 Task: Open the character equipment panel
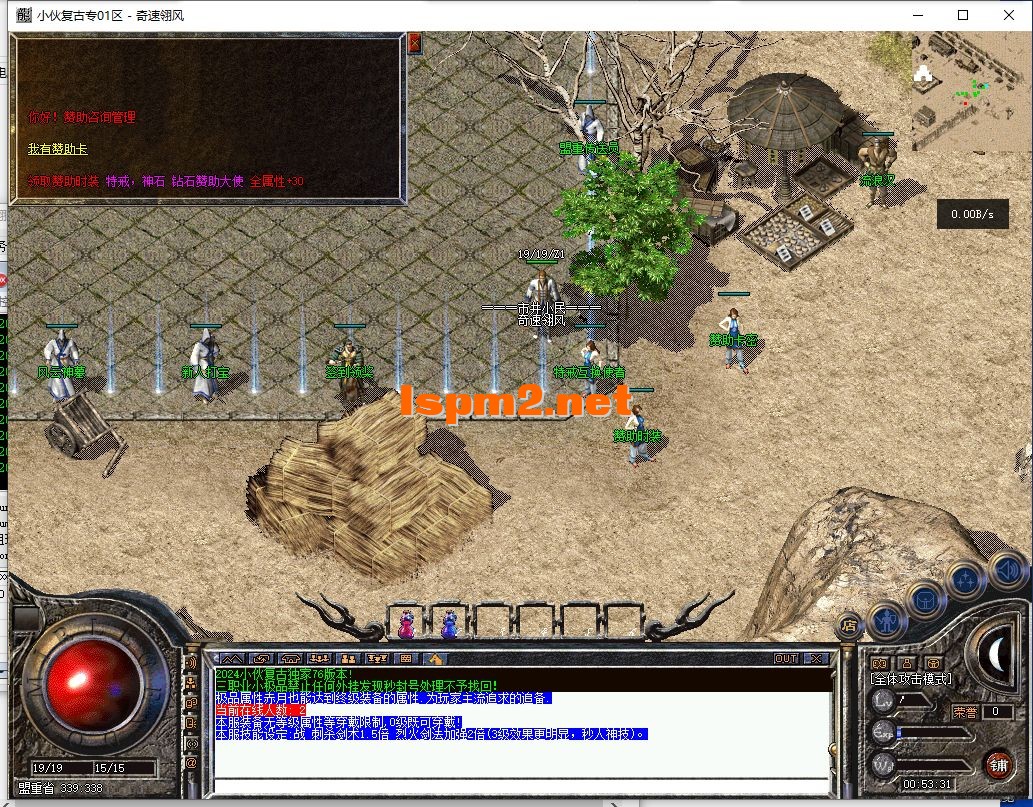[887, 618]
